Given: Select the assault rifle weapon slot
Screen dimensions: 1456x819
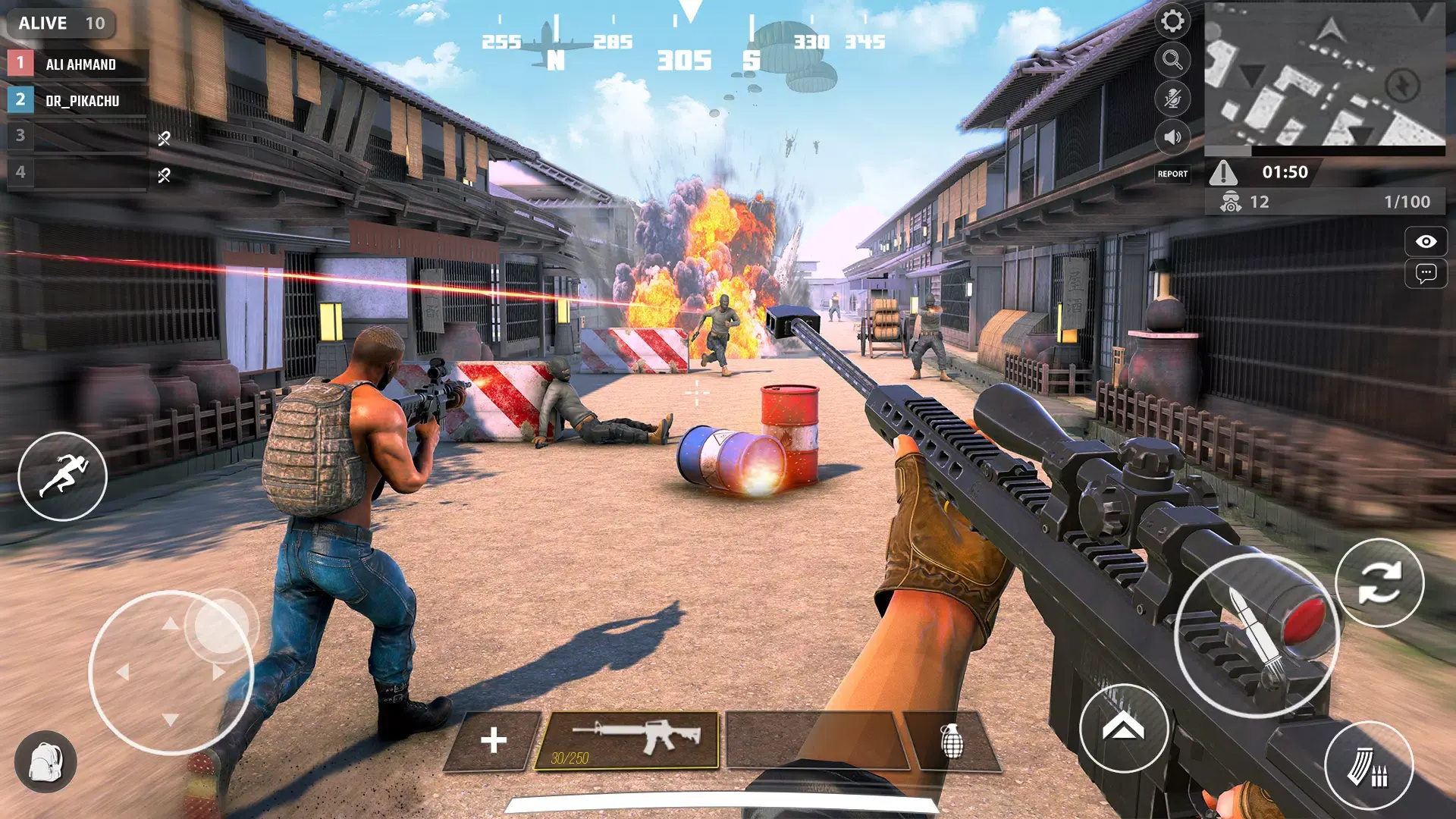Looking at the screenshot, I should click(626, 740).
